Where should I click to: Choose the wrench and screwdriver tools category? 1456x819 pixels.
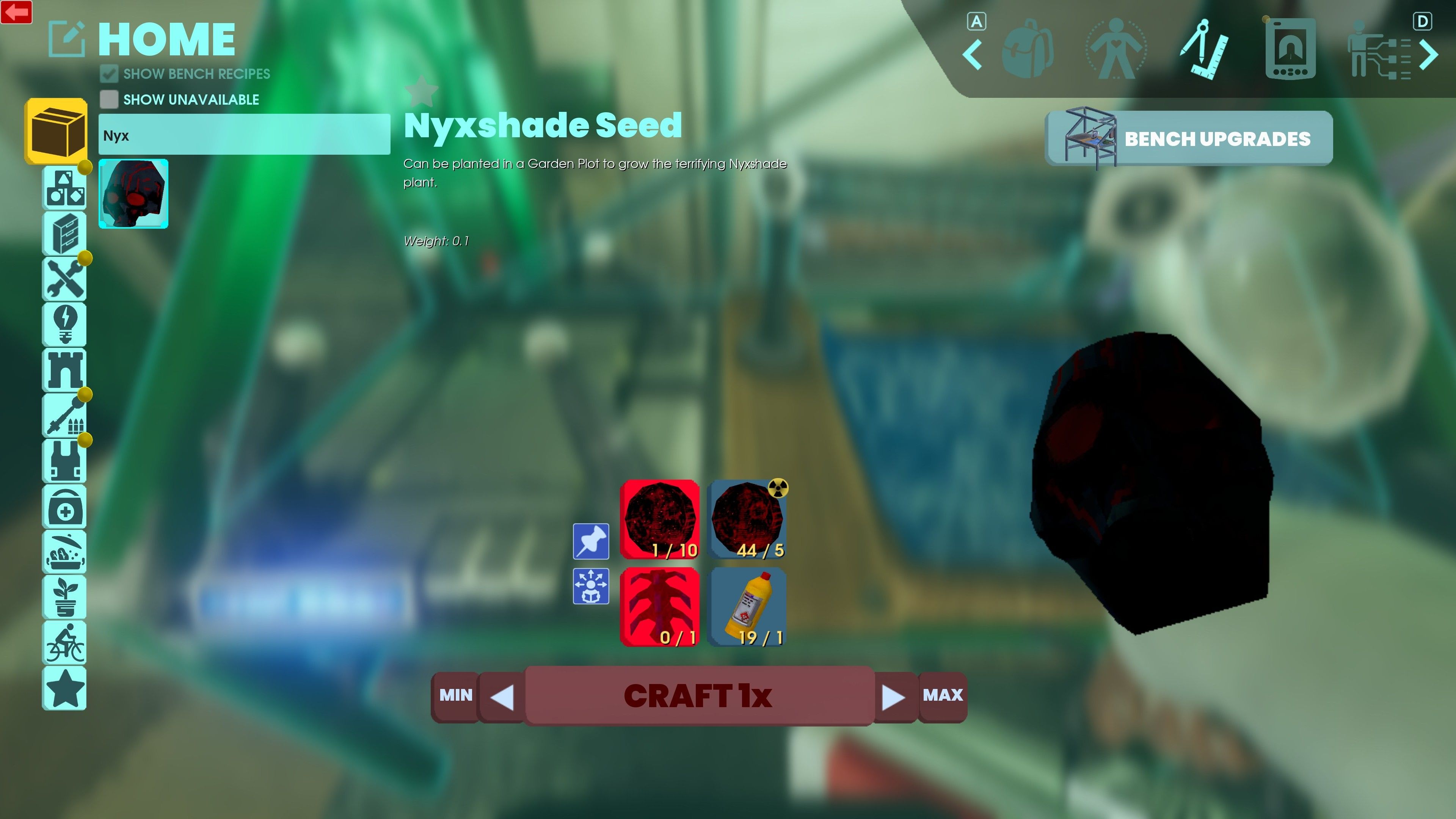[65, 279]
